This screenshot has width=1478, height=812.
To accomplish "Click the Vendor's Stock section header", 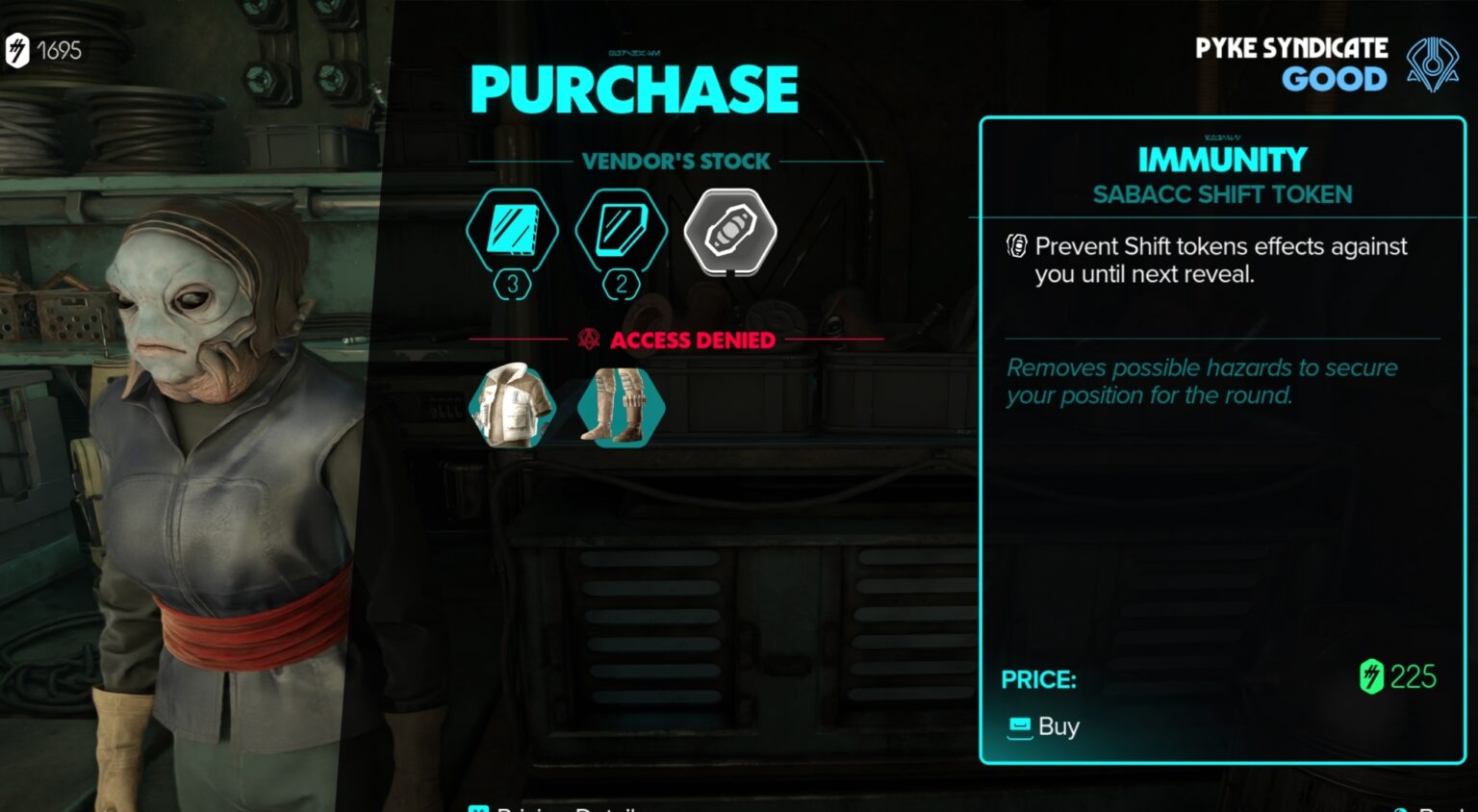I will pos(675,161).
